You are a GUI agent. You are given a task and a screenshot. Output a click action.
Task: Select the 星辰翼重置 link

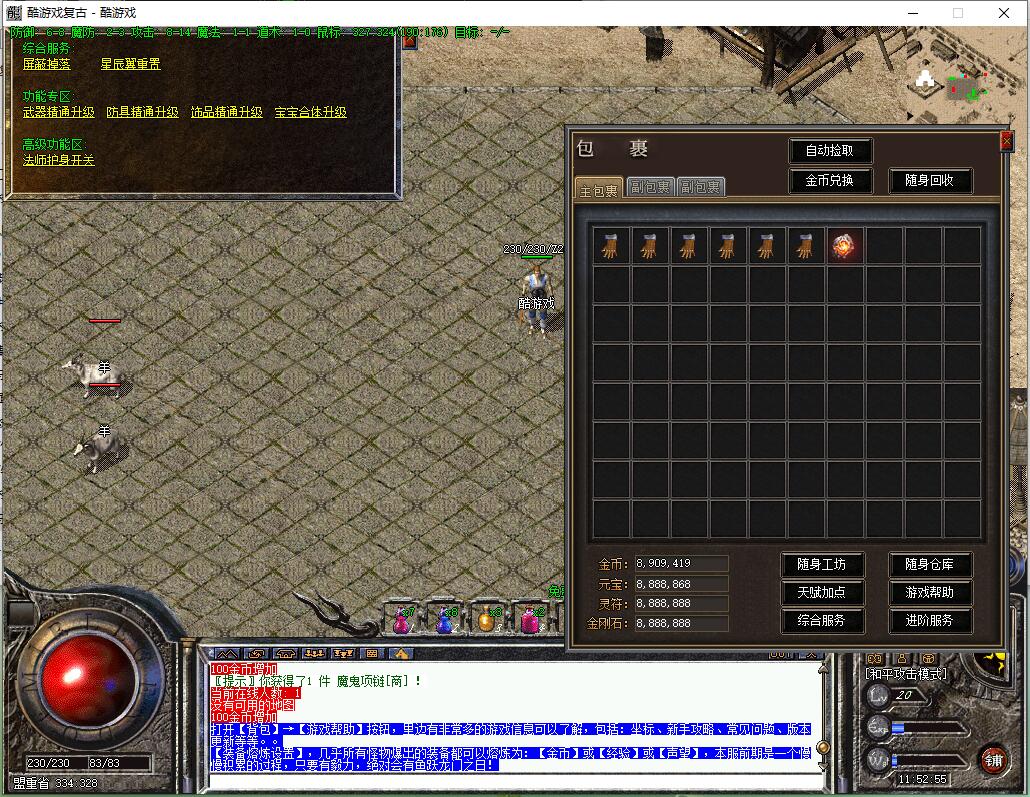pyautogui.click(x=130, y=64)
